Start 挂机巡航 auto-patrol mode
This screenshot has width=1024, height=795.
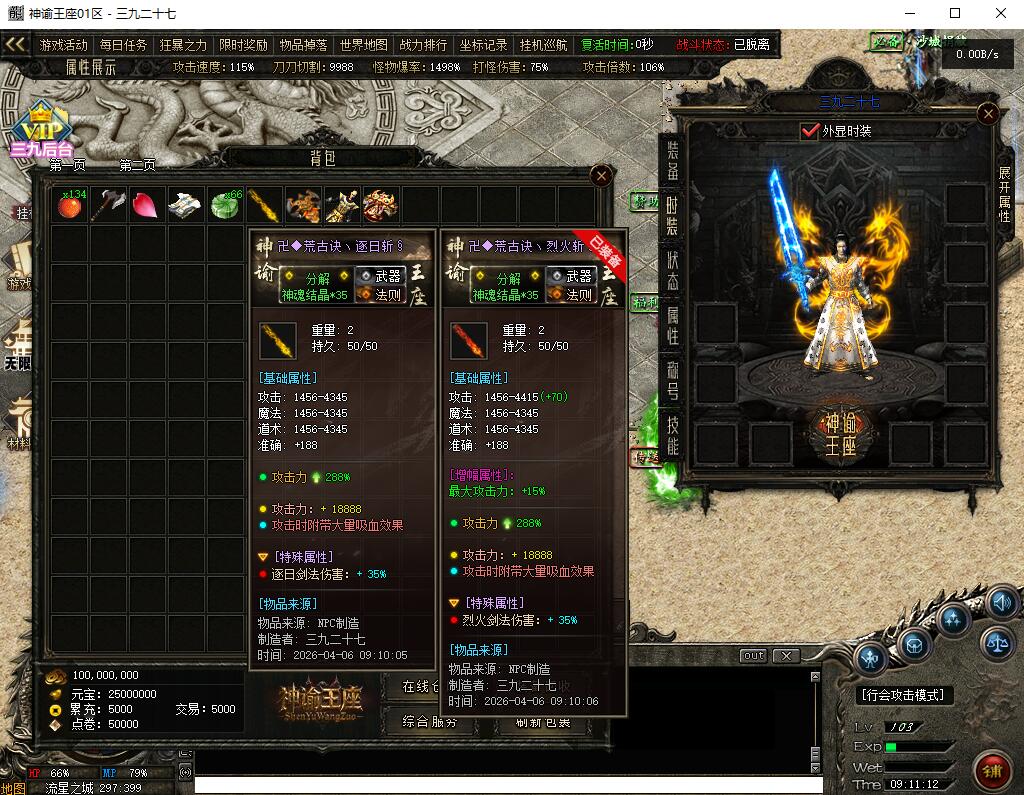544,45
